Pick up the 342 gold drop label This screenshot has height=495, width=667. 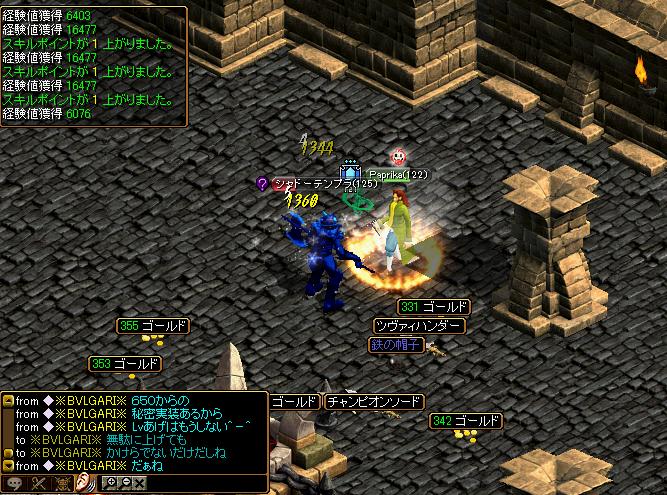(x=465, y=422)
